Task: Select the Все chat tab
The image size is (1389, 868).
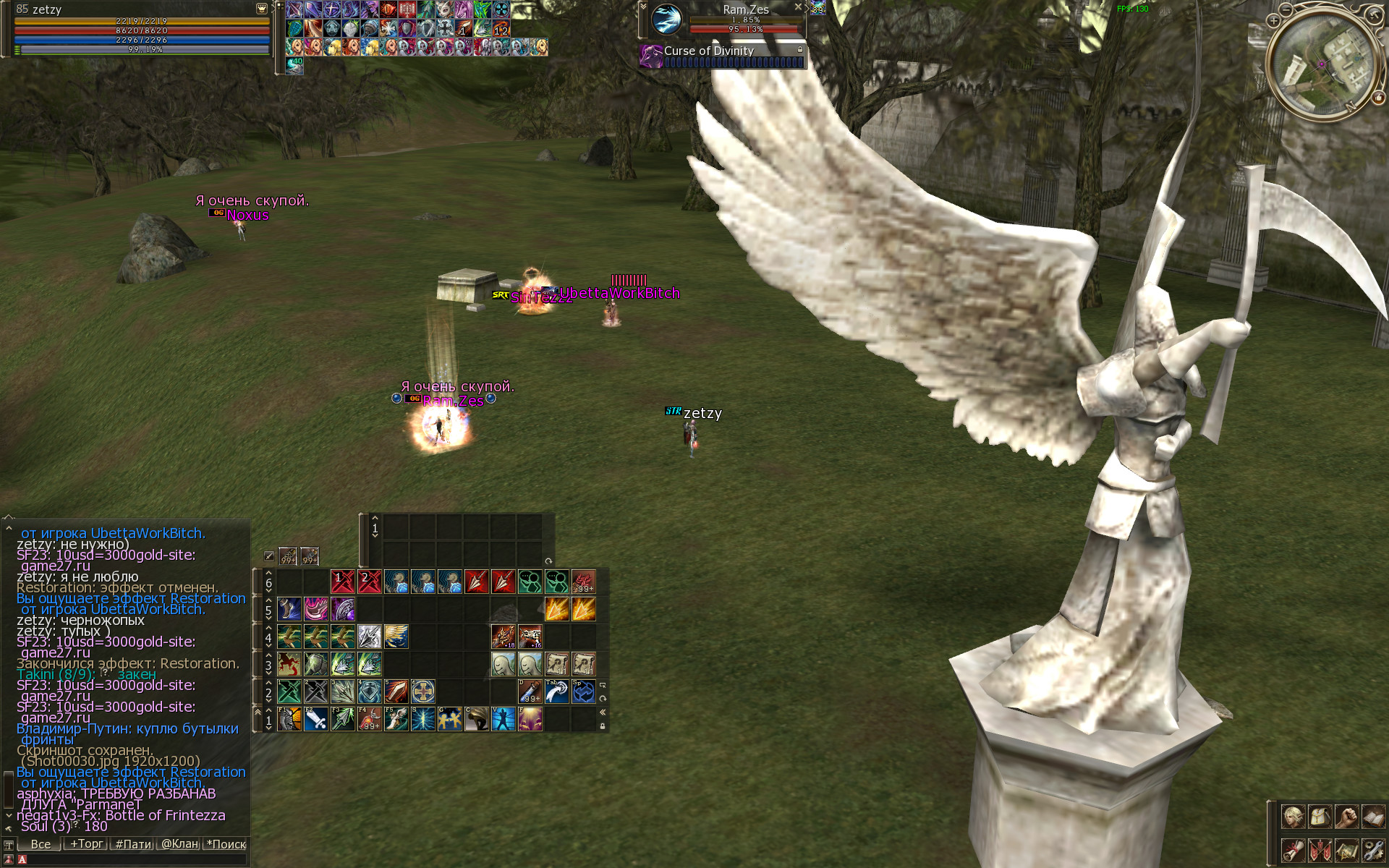Action: [41, 844]
